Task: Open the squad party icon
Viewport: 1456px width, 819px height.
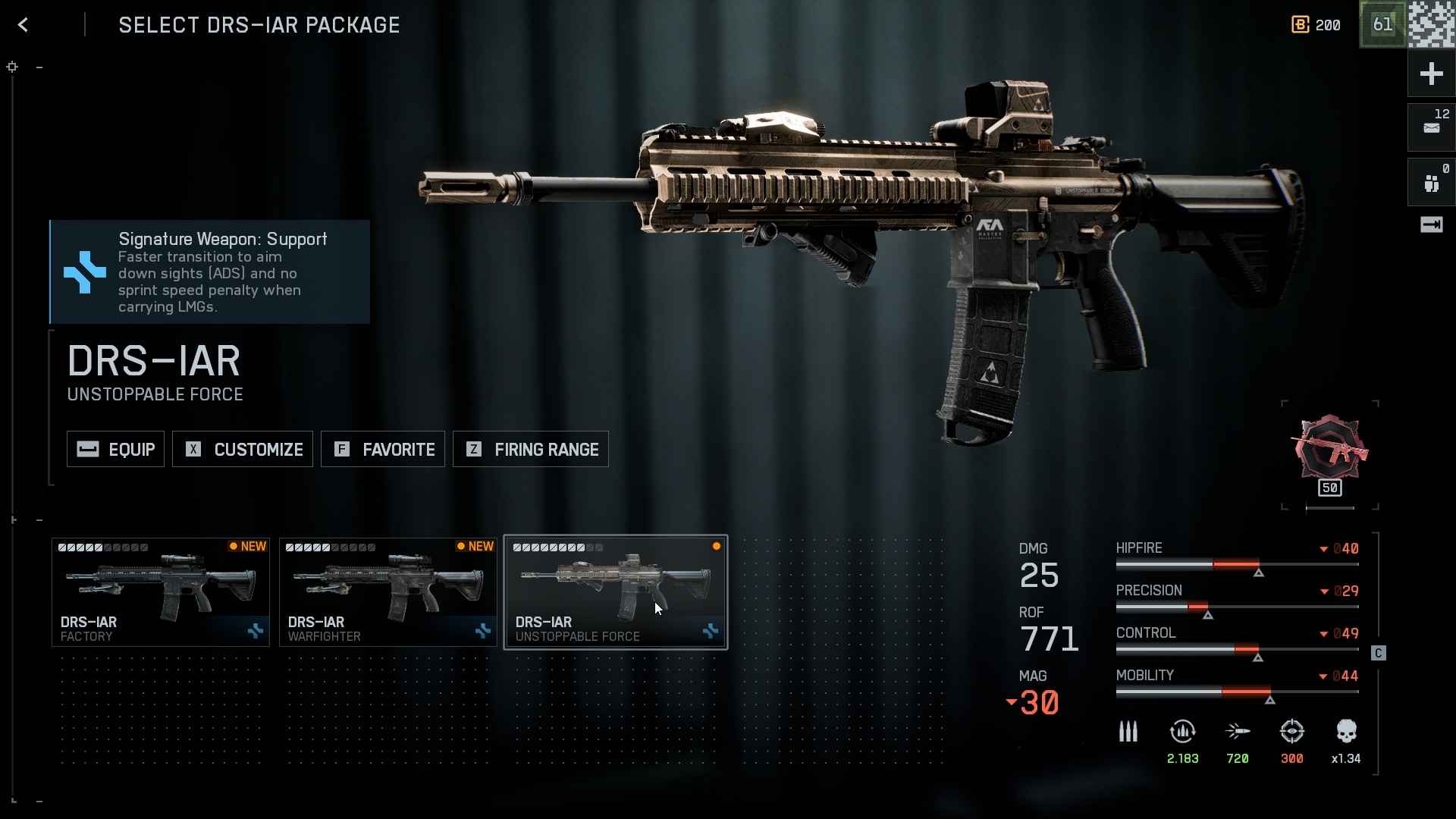Action: coord(1431,182)
